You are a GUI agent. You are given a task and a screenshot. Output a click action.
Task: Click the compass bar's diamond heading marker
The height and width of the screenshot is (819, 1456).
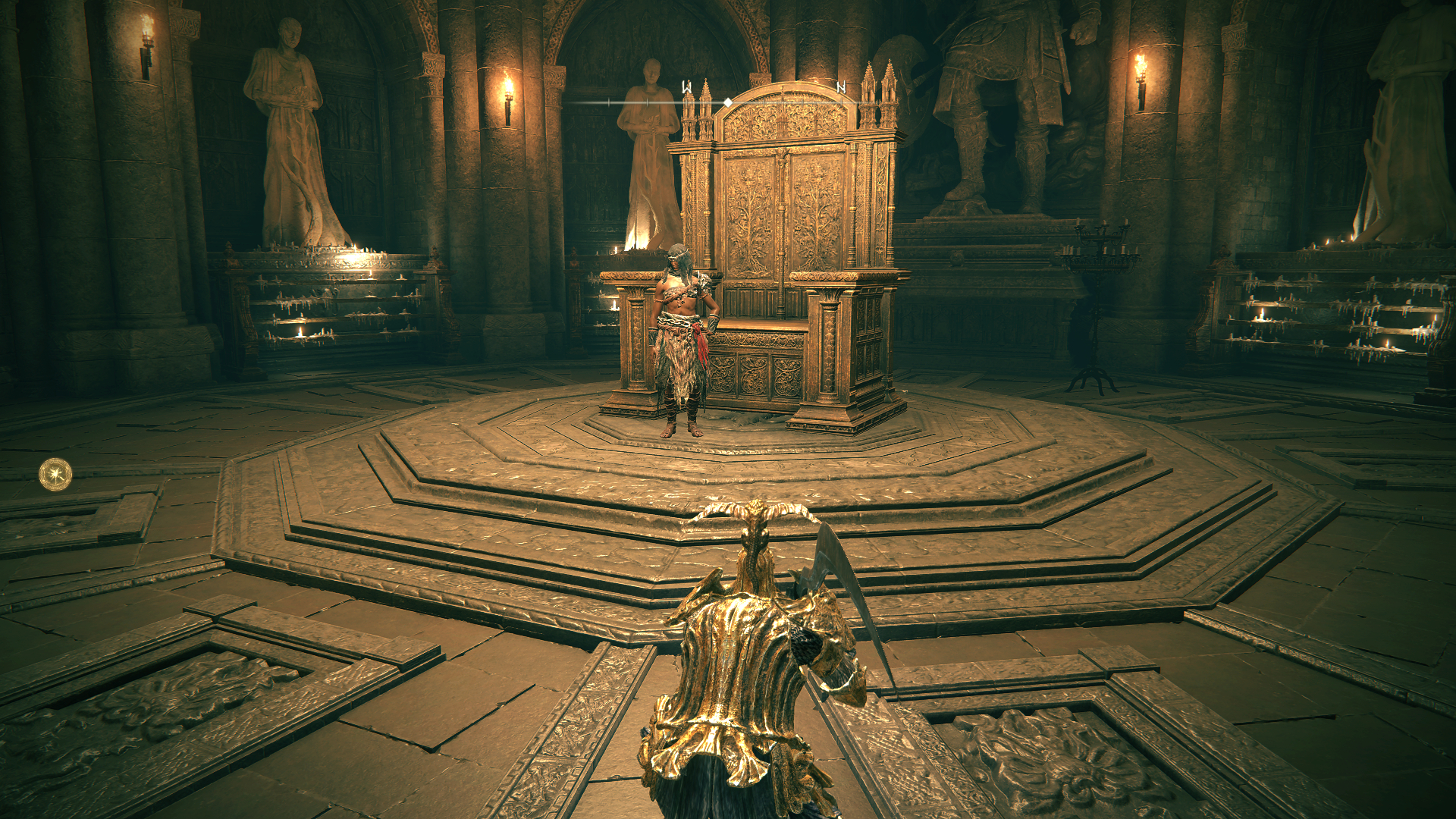[728, 102]
